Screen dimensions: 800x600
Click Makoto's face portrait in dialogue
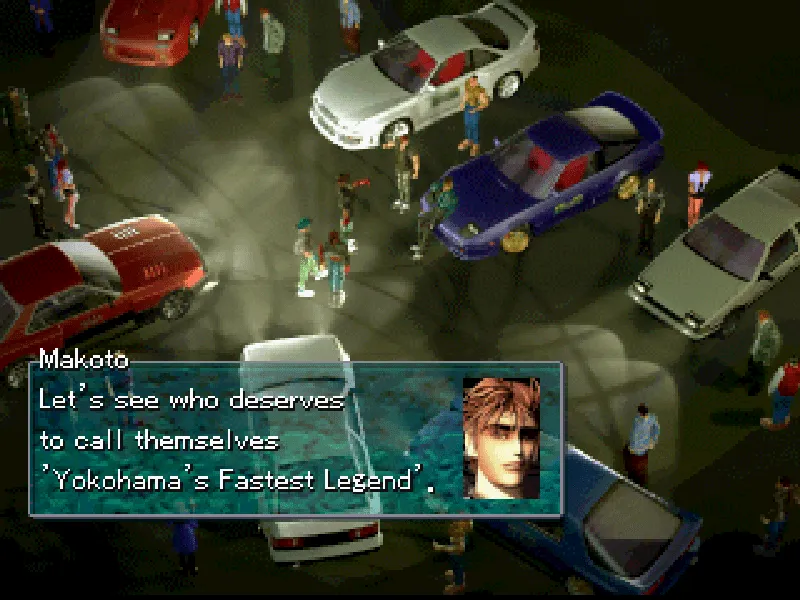tap(501, 438)
